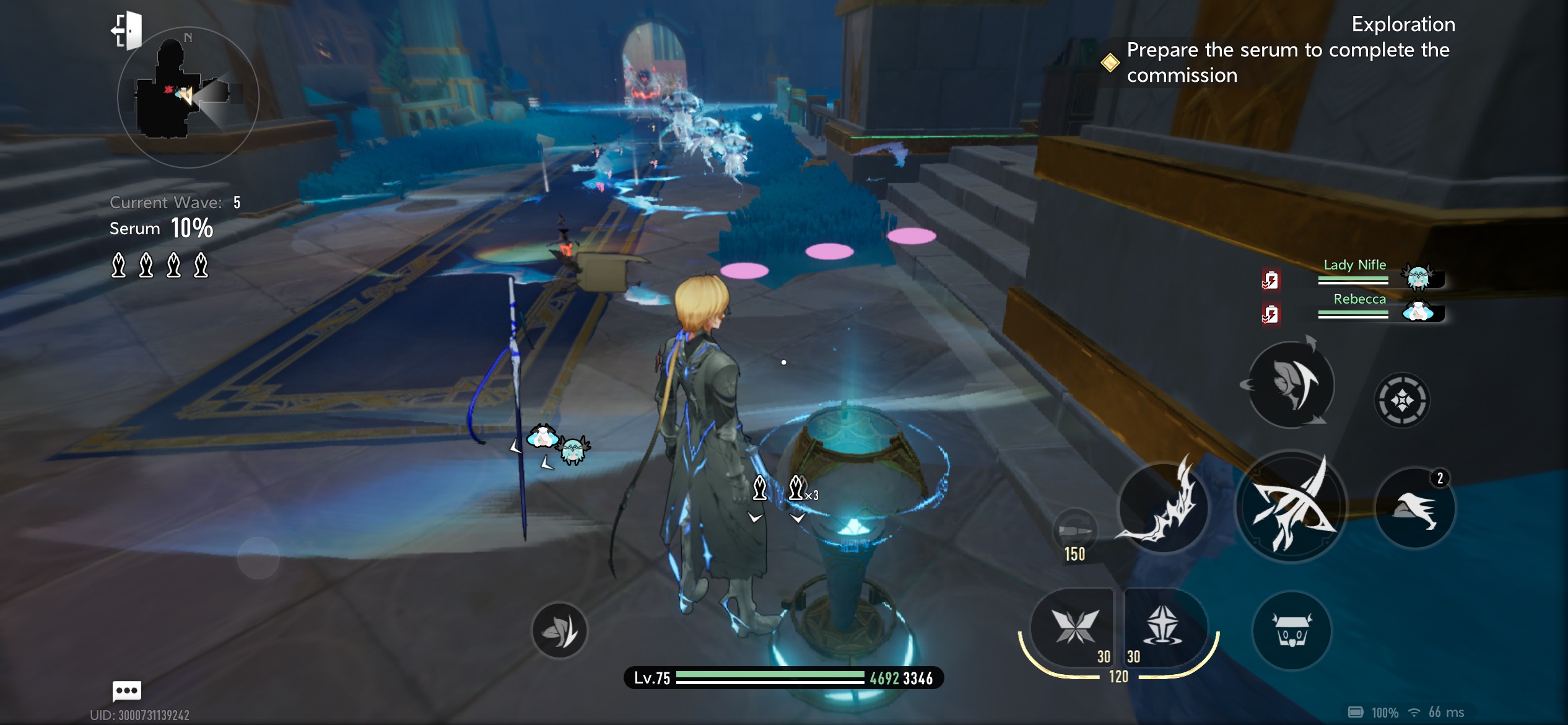Cast the crystal star skill costing 30
The height and width of the screenshot is (725, 1568).
[1163, 627]
